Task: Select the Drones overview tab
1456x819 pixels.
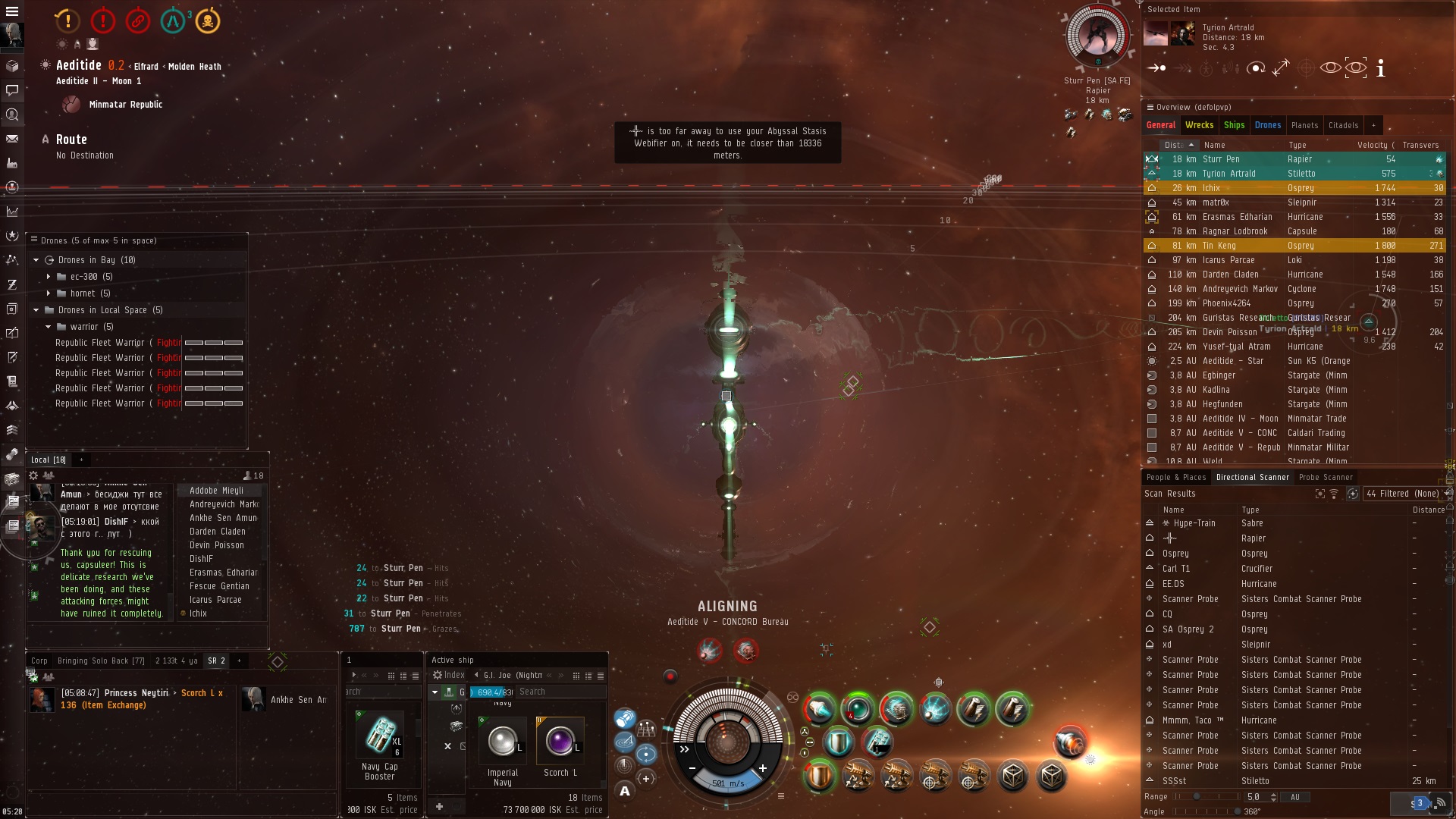Action: (x=1267, y=125)
